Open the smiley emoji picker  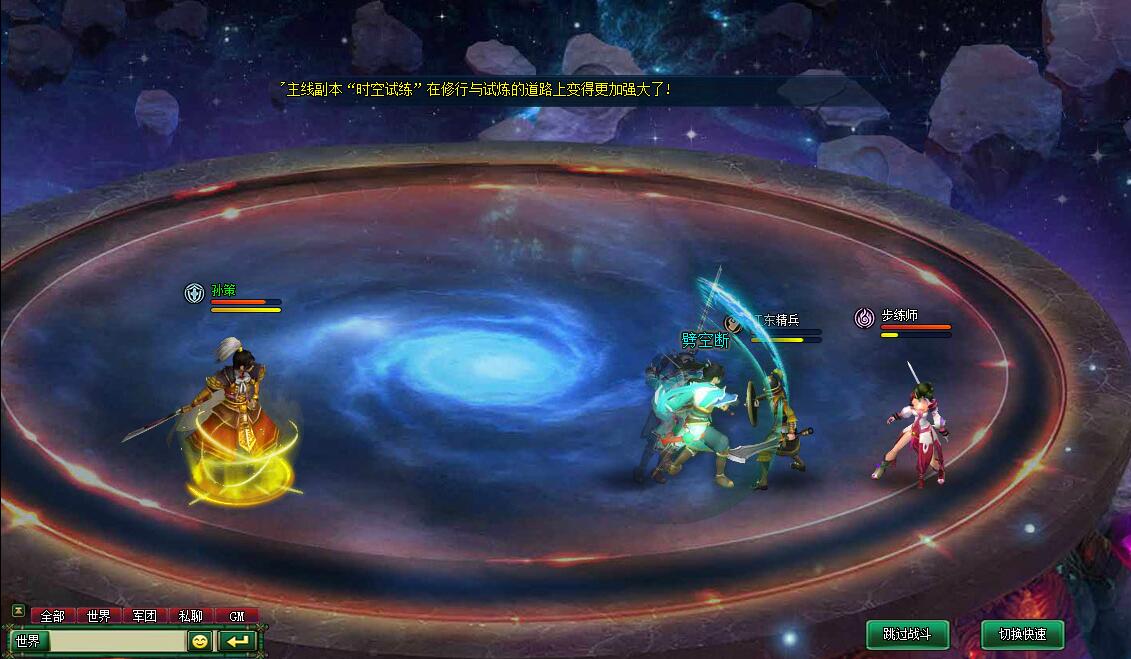[x=200, y=641]
